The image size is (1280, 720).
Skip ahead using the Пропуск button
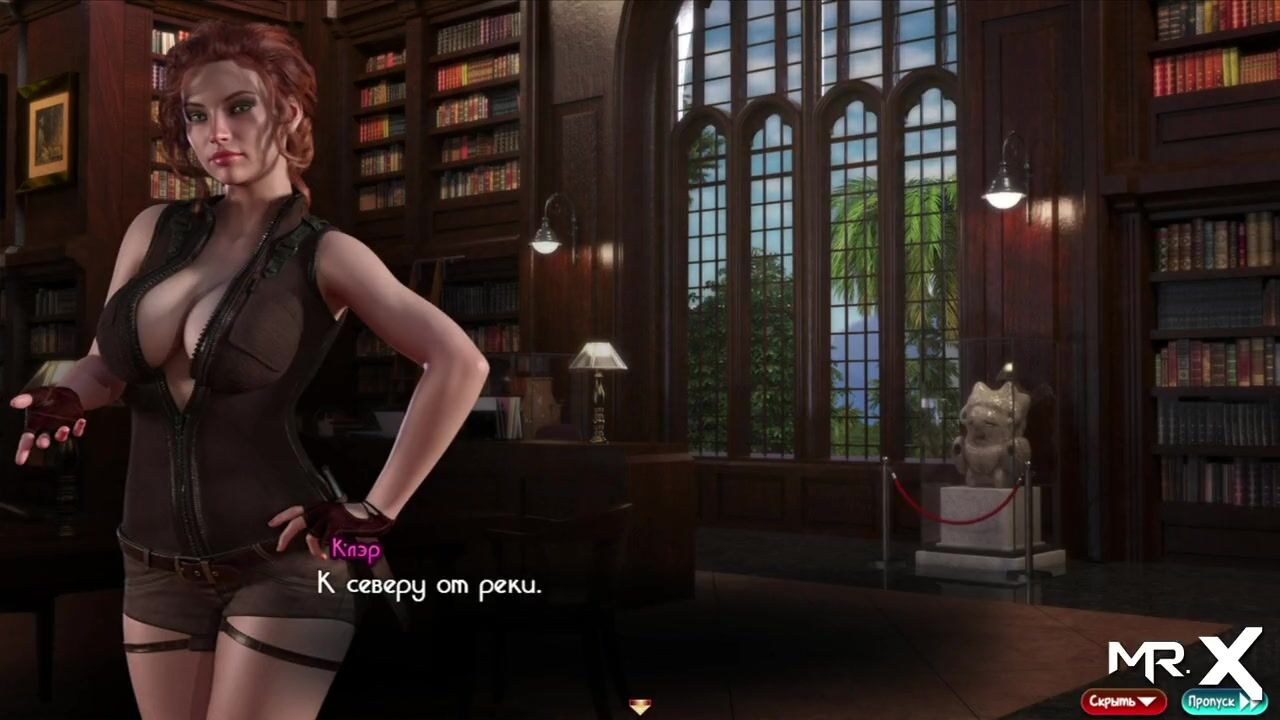click(1224, 701)
